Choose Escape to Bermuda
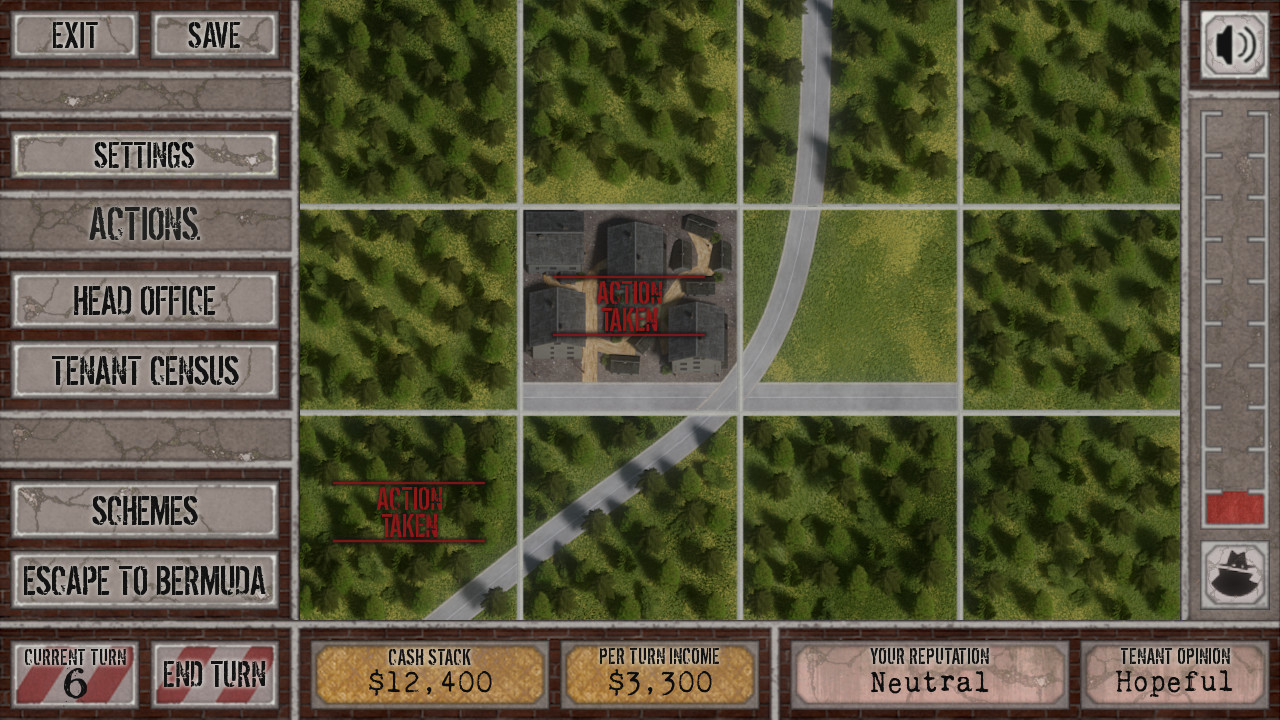The height and width of the screenshot is (720, 1280). coord(145,581)
